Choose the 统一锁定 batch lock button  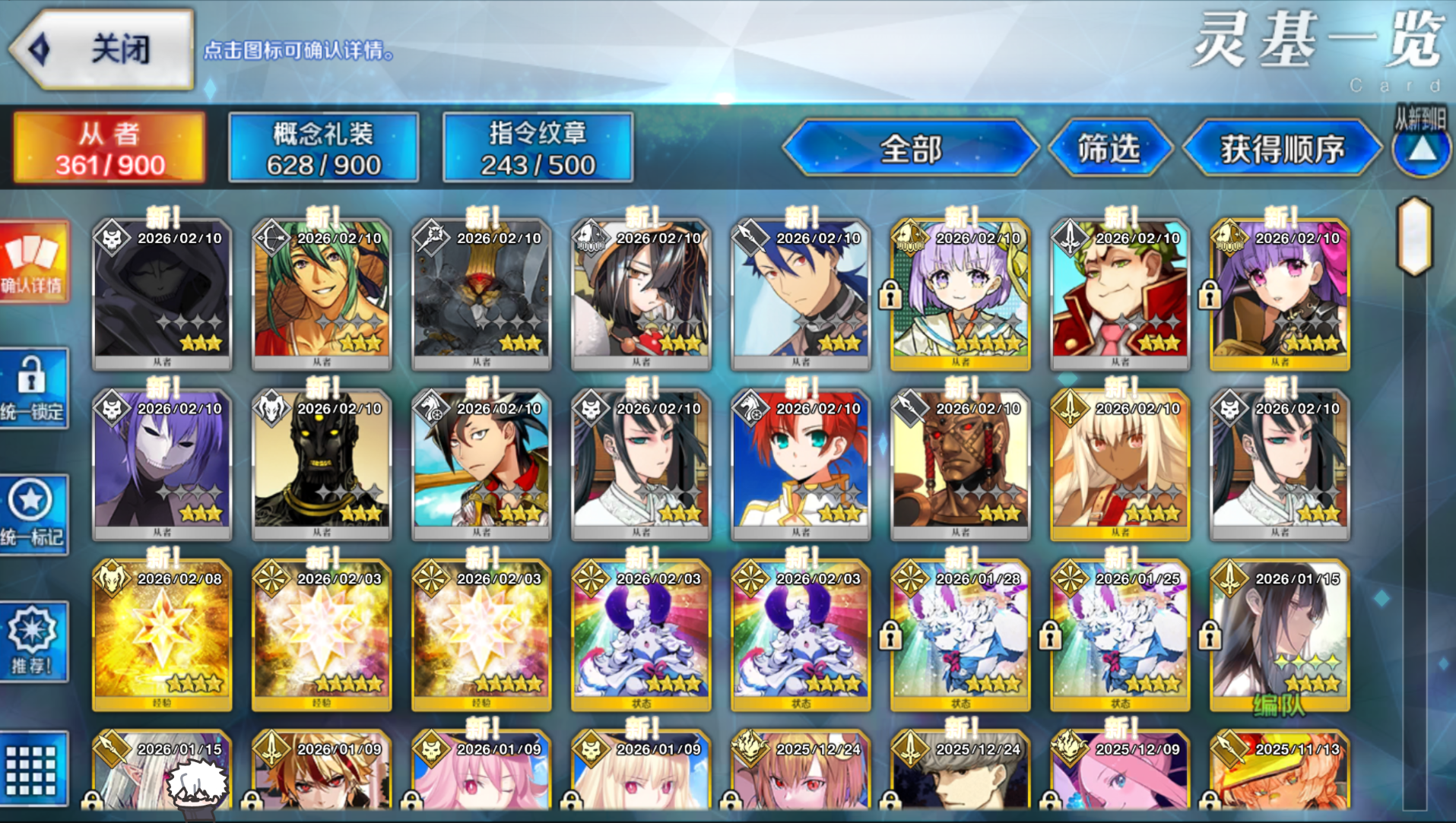click(x=33, y=388)
